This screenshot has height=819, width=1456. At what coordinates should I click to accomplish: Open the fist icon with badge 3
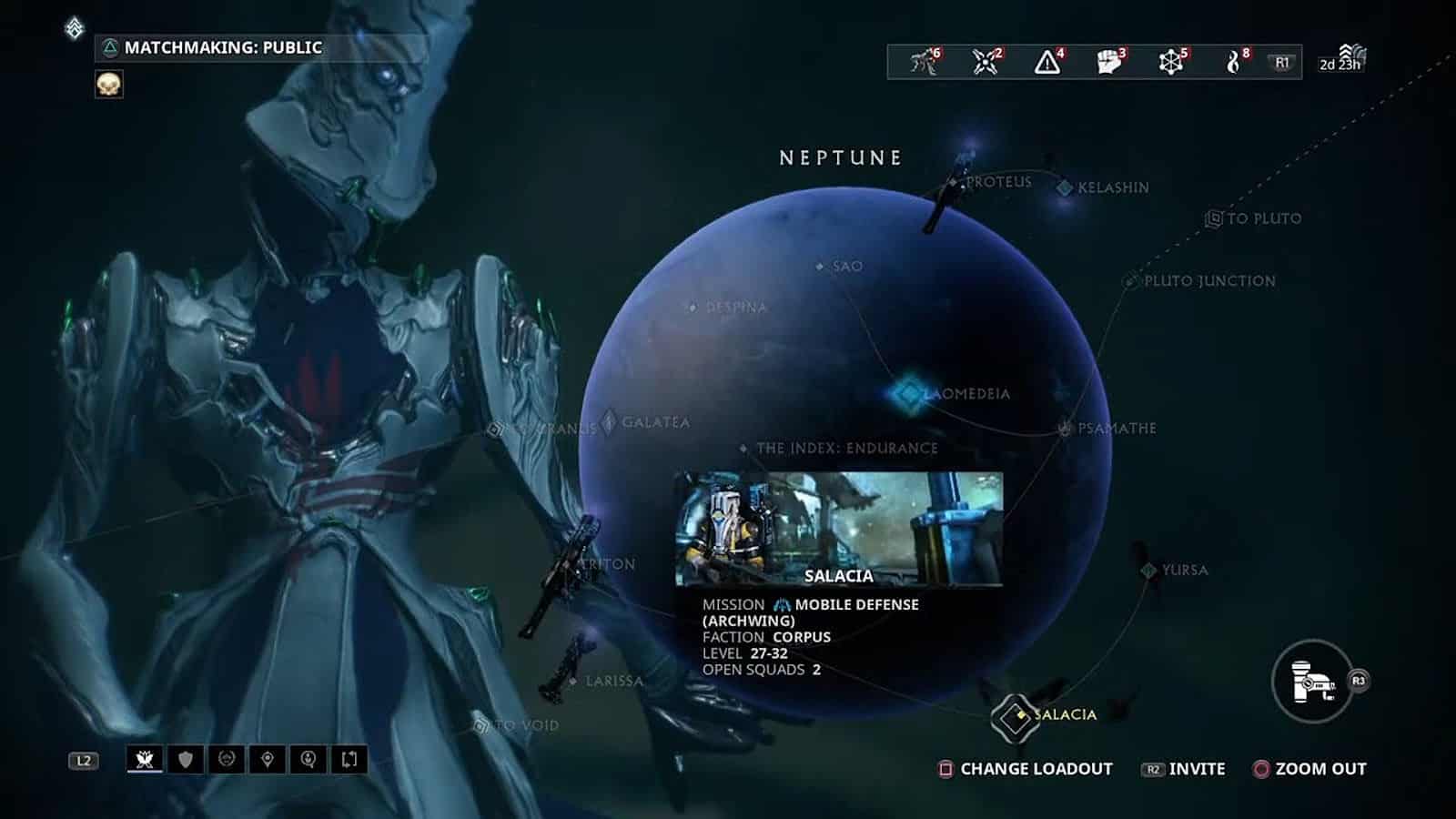tap(1108, 62)
